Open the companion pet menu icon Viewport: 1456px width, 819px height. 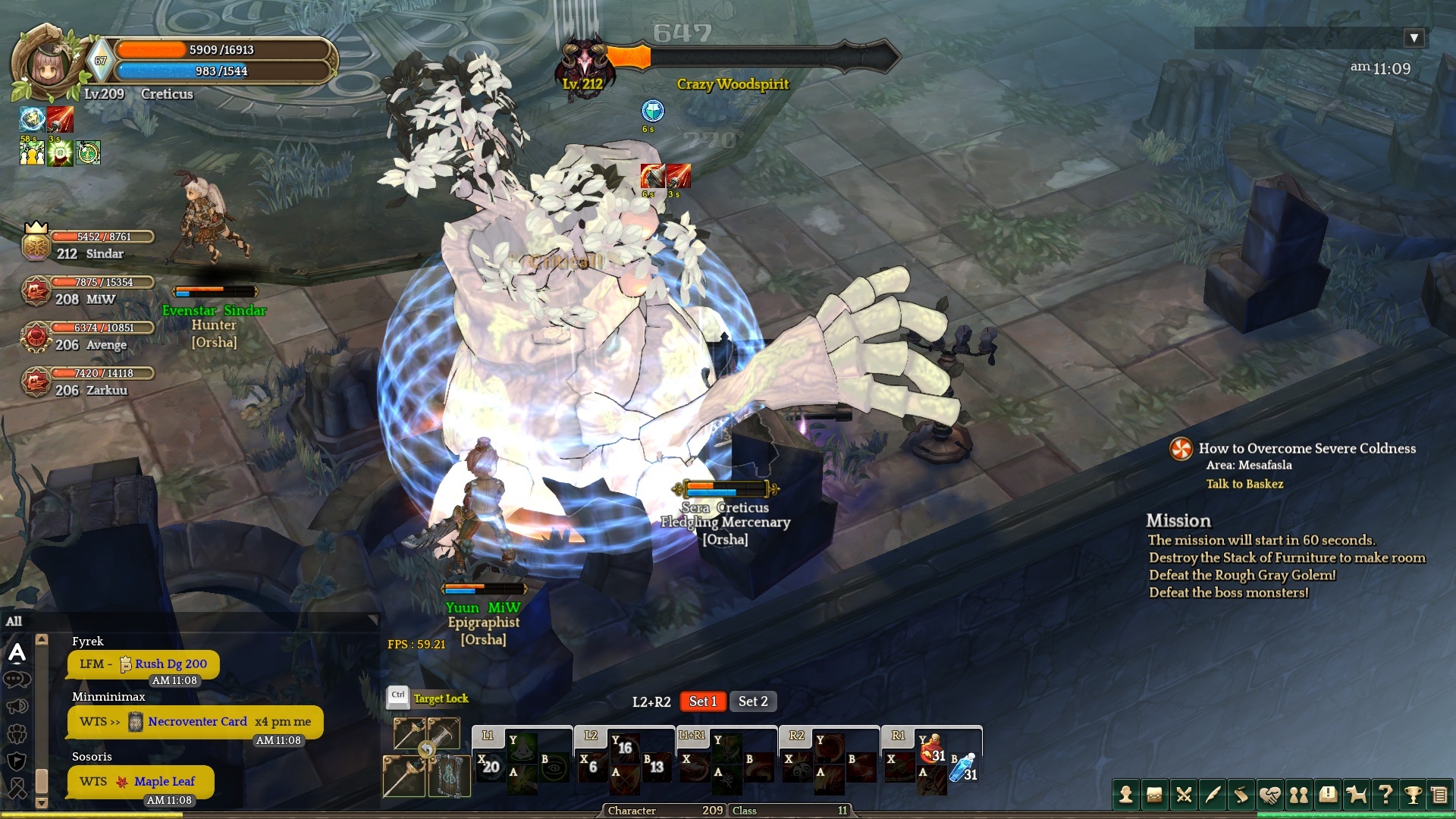tap(1357, 795)
